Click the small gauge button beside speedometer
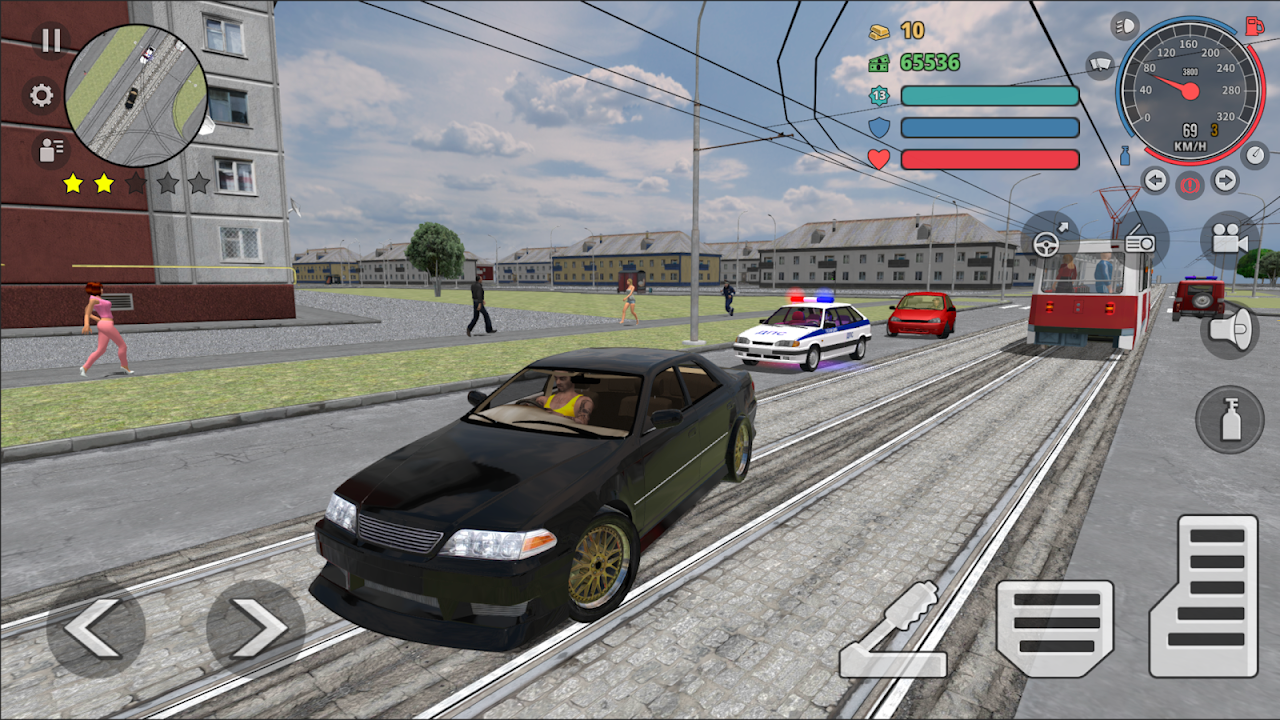Image resolution: width=1280 pixels, height=720 pixels. pyautogui.click(x=1254, y=155)
